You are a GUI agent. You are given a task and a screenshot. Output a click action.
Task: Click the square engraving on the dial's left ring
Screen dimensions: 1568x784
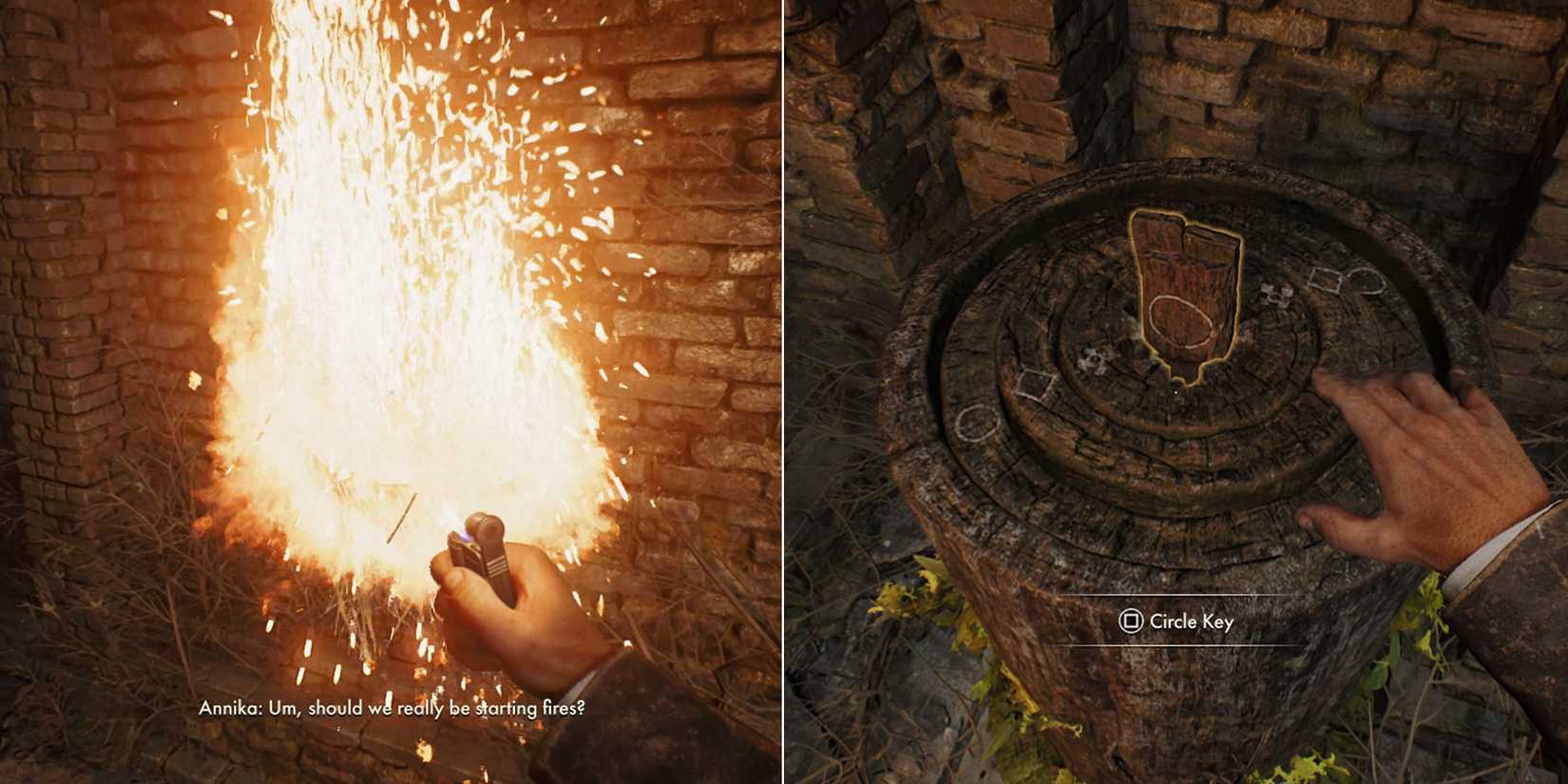(1034, 384)
